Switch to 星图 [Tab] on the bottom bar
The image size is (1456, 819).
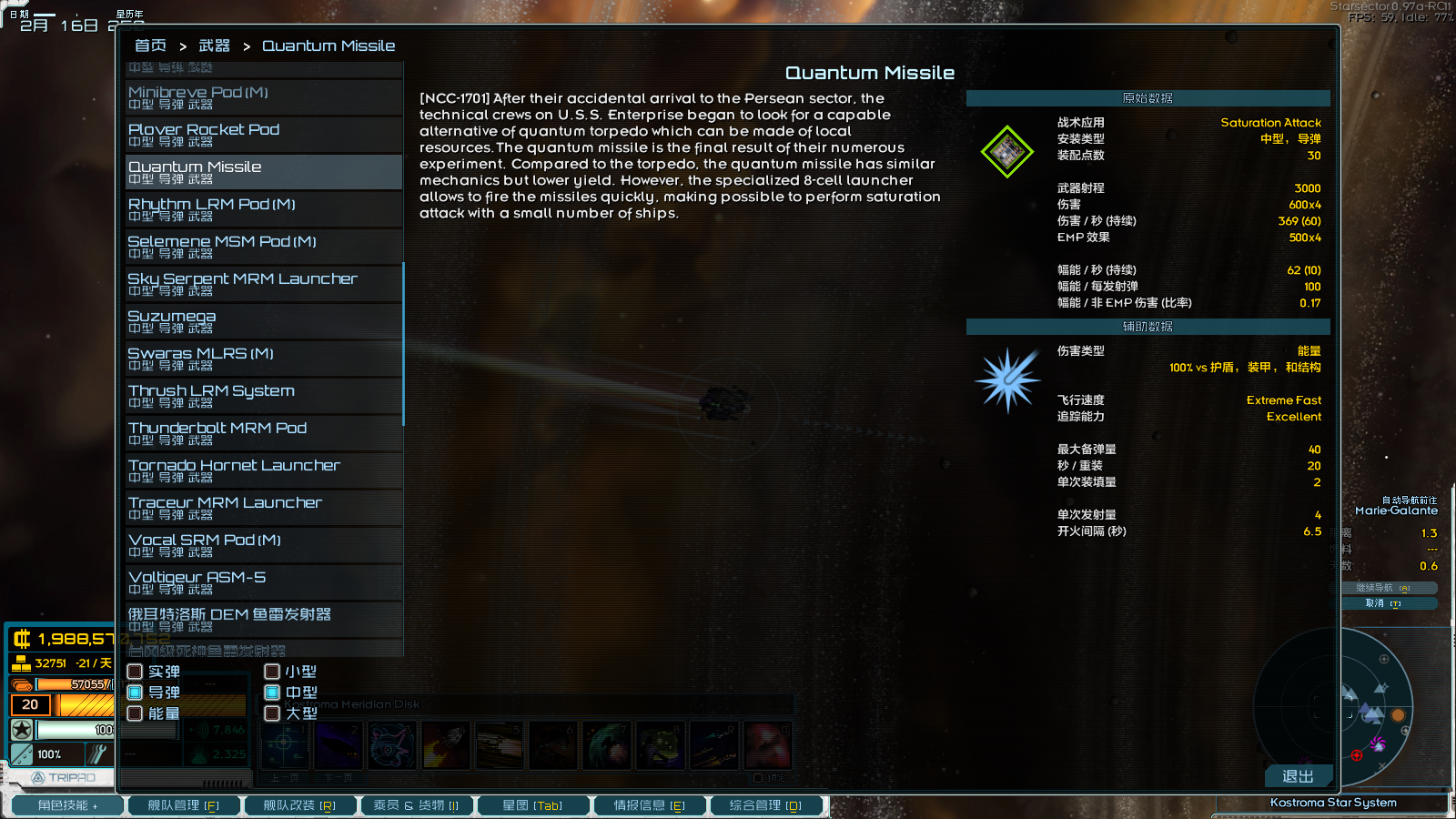[x=533, y=804]
